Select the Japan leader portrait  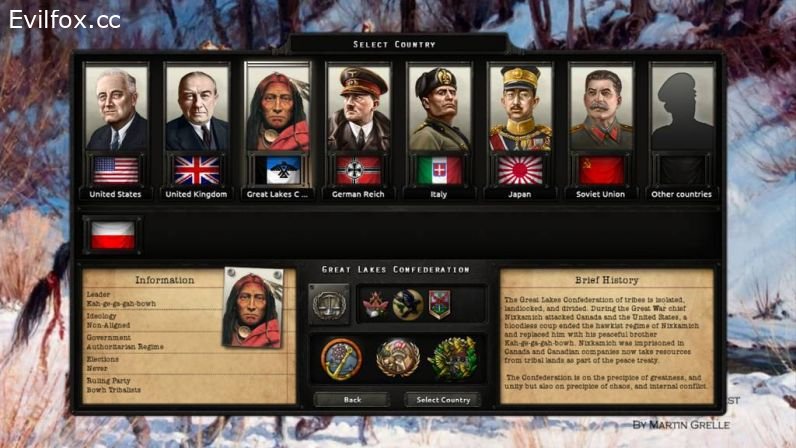click(x=520, y=110)
